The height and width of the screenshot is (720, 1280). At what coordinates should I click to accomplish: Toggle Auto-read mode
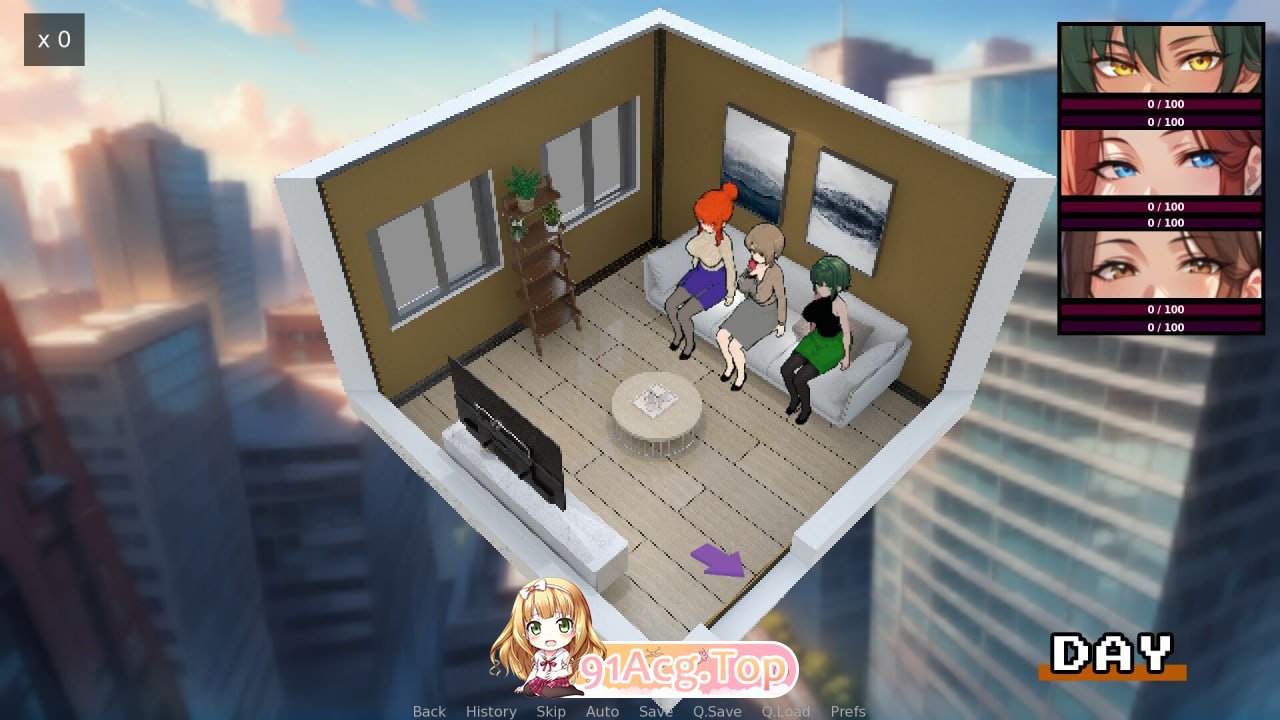[602, 711]
